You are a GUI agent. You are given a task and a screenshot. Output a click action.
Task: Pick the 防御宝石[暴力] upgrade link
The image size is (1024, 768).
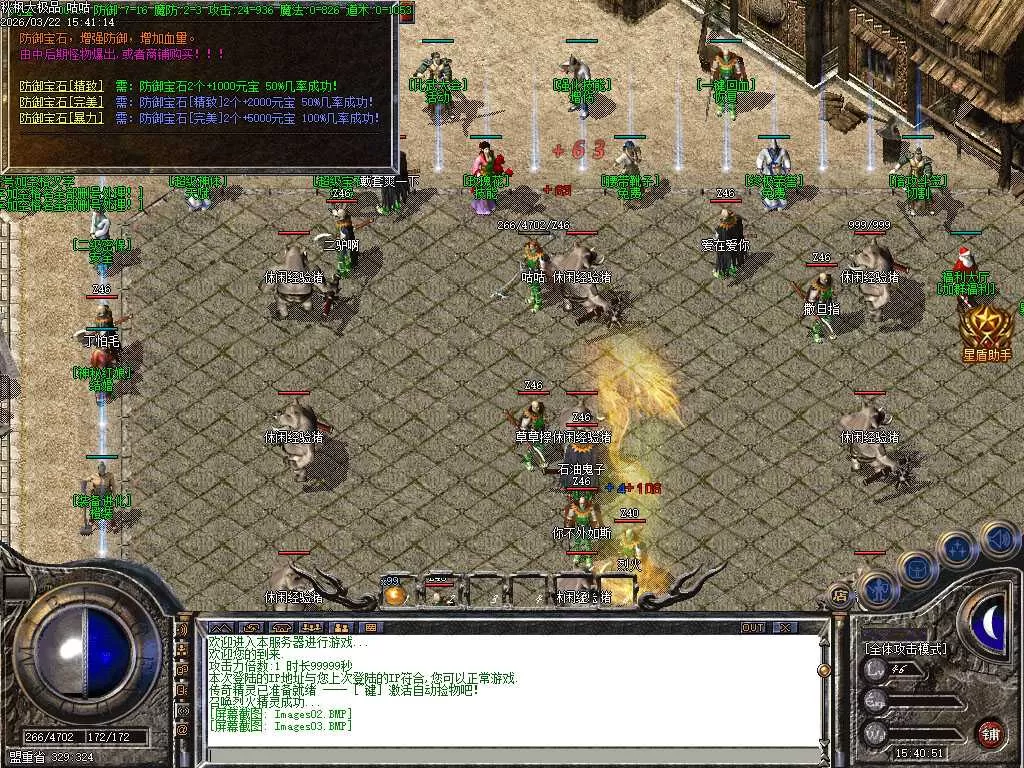point(59,118)
